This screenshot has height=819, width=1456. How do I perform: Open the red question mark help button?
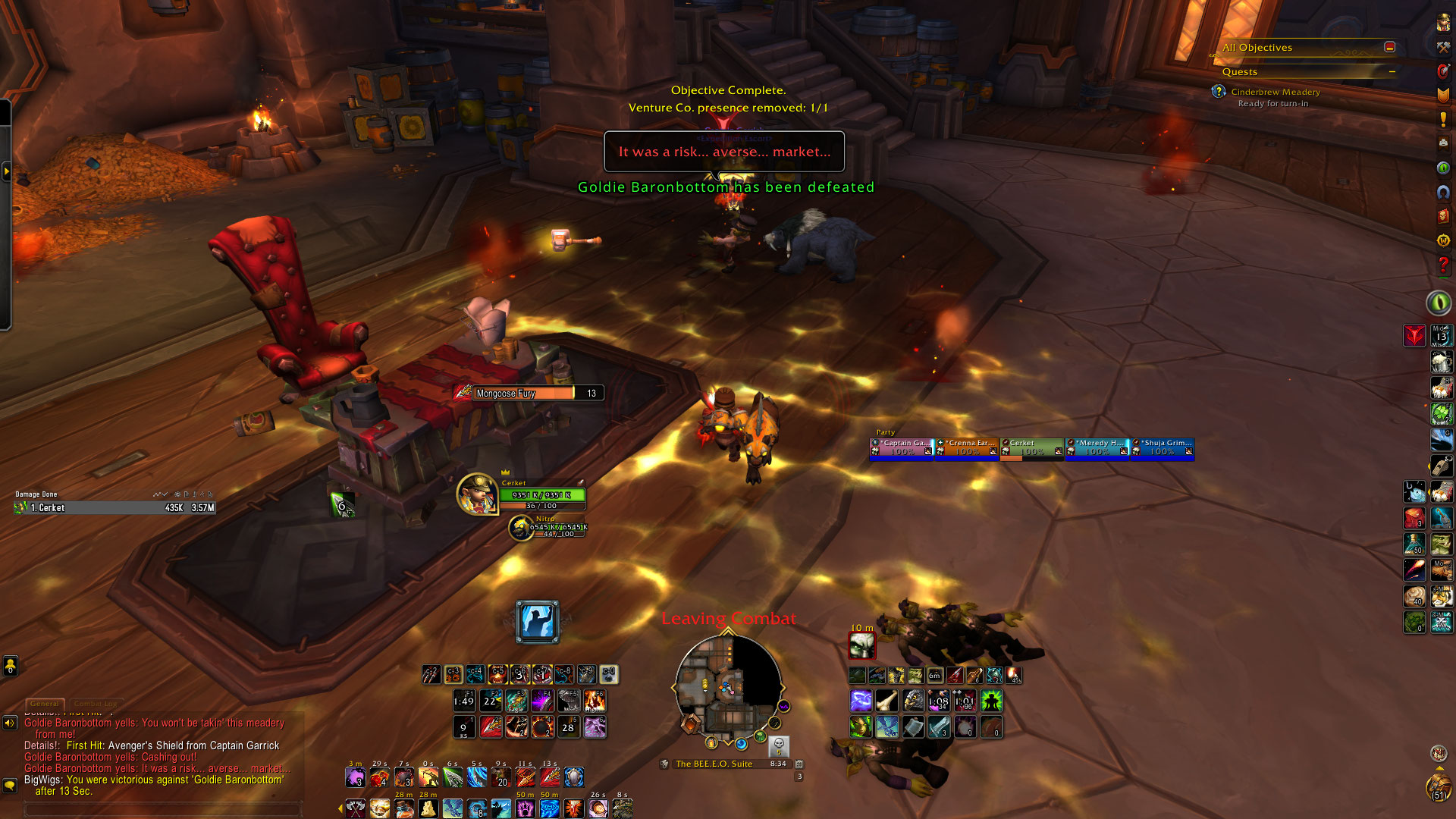1442,265
